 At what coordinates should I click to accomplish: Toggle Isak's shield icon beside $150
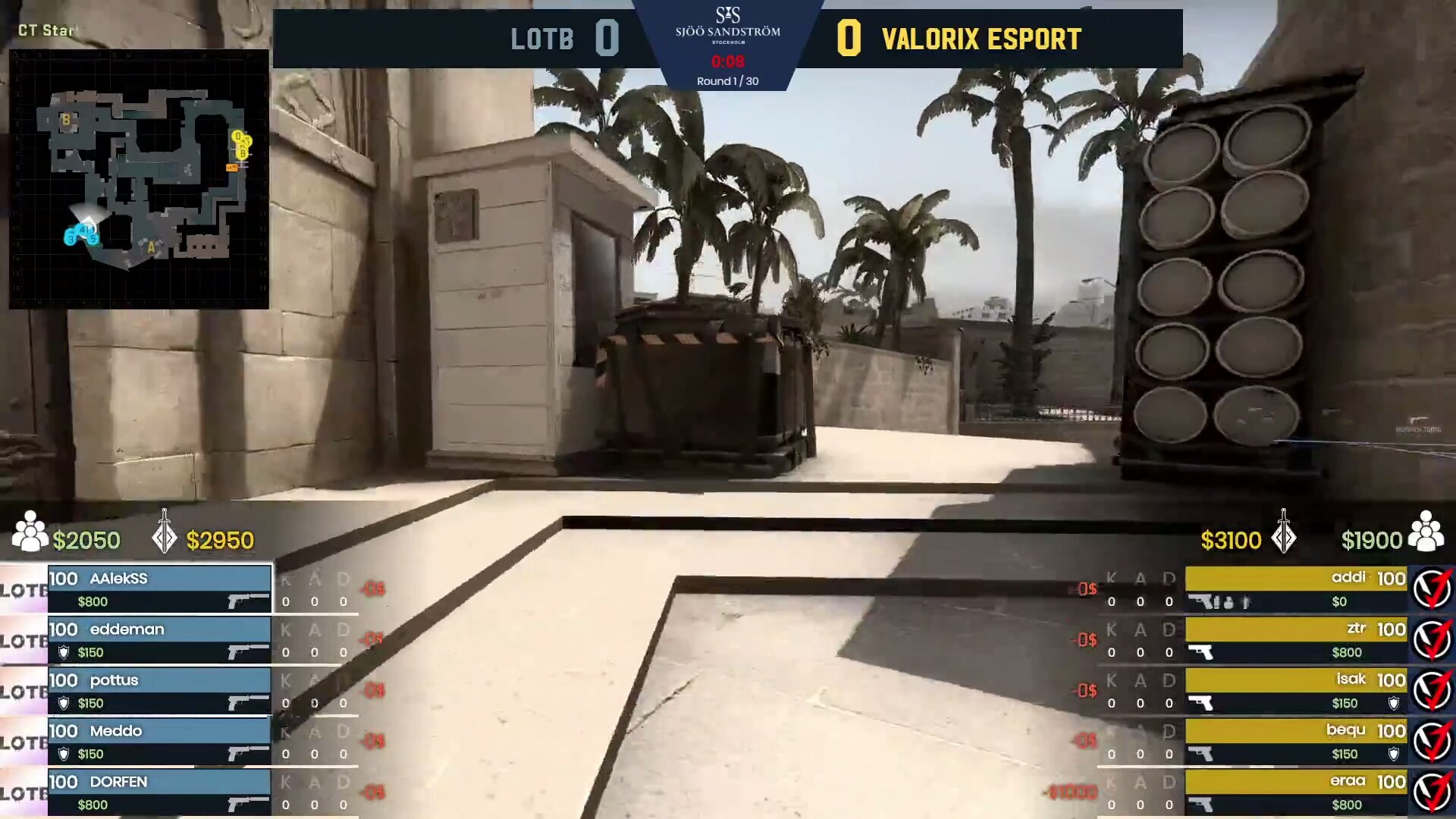(1394, 703)
